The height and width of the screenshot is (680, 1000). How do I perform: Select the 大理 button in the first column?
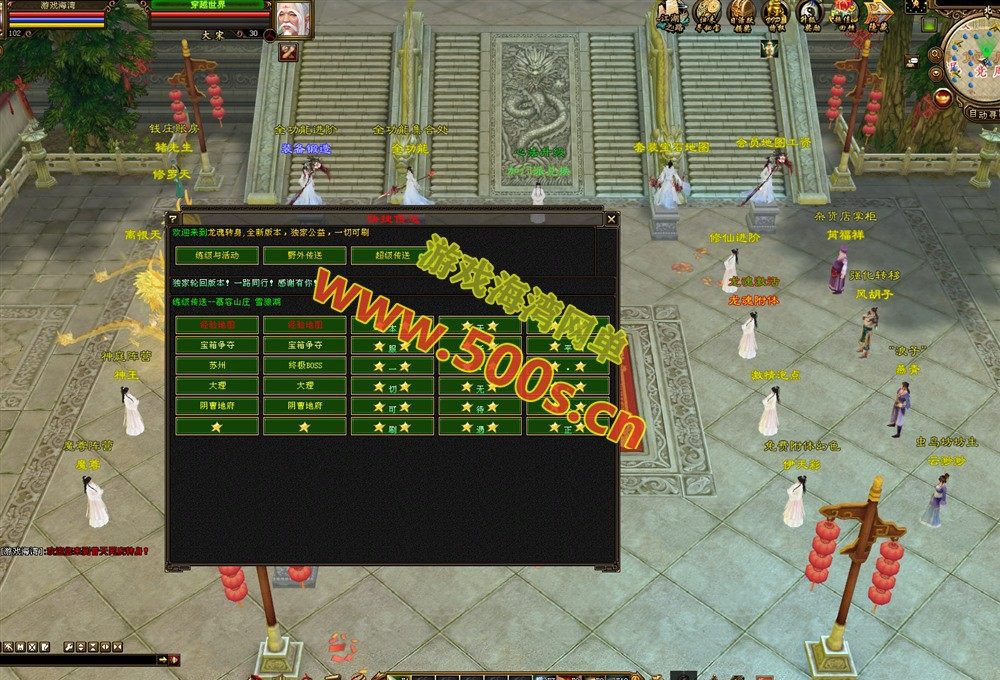click(216, 385)
